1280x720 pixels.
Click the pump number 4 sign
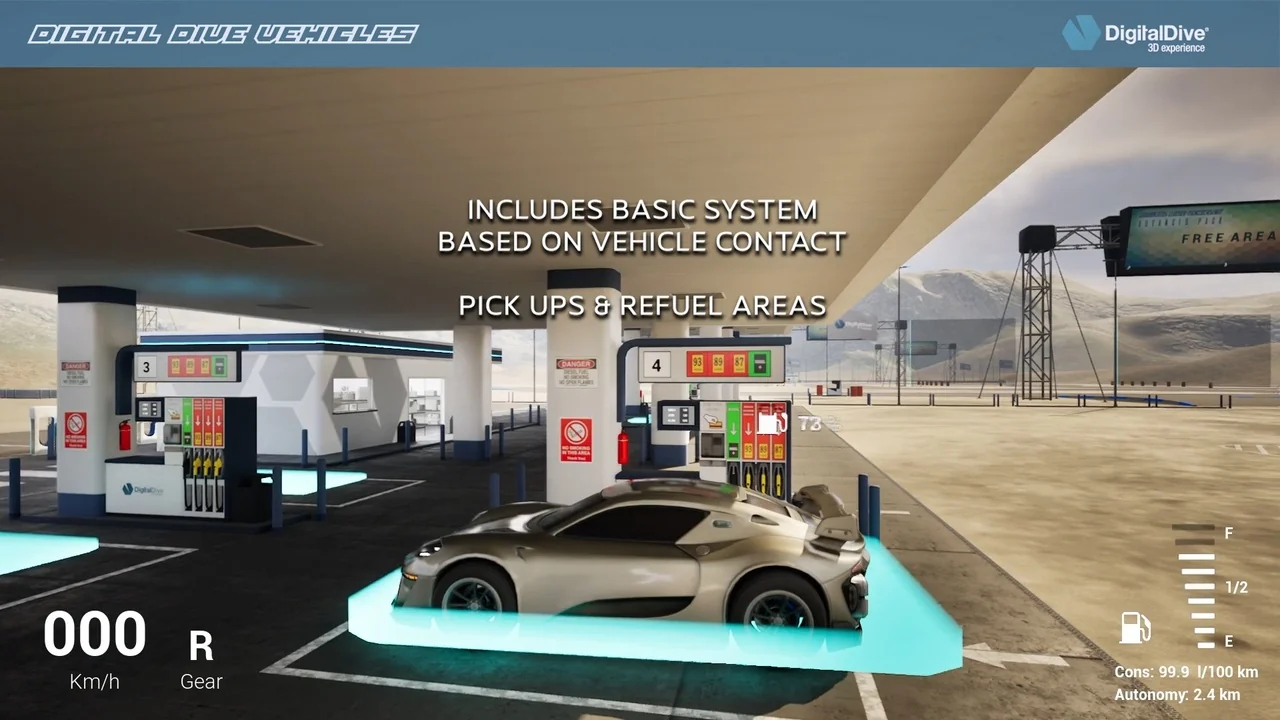656,364
